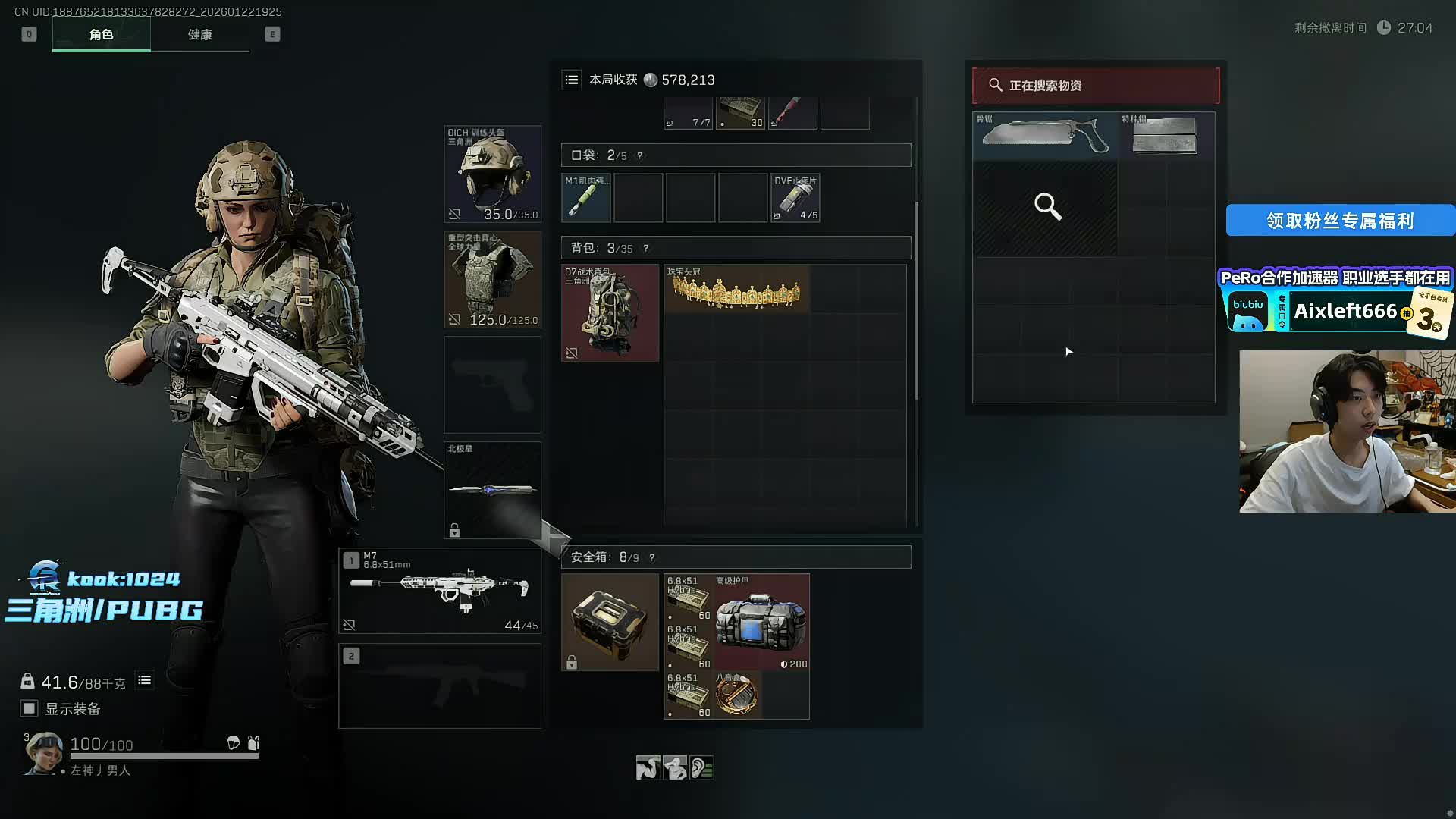
Task: Toggle the 显示装备 checkbox
Action: 29,708
